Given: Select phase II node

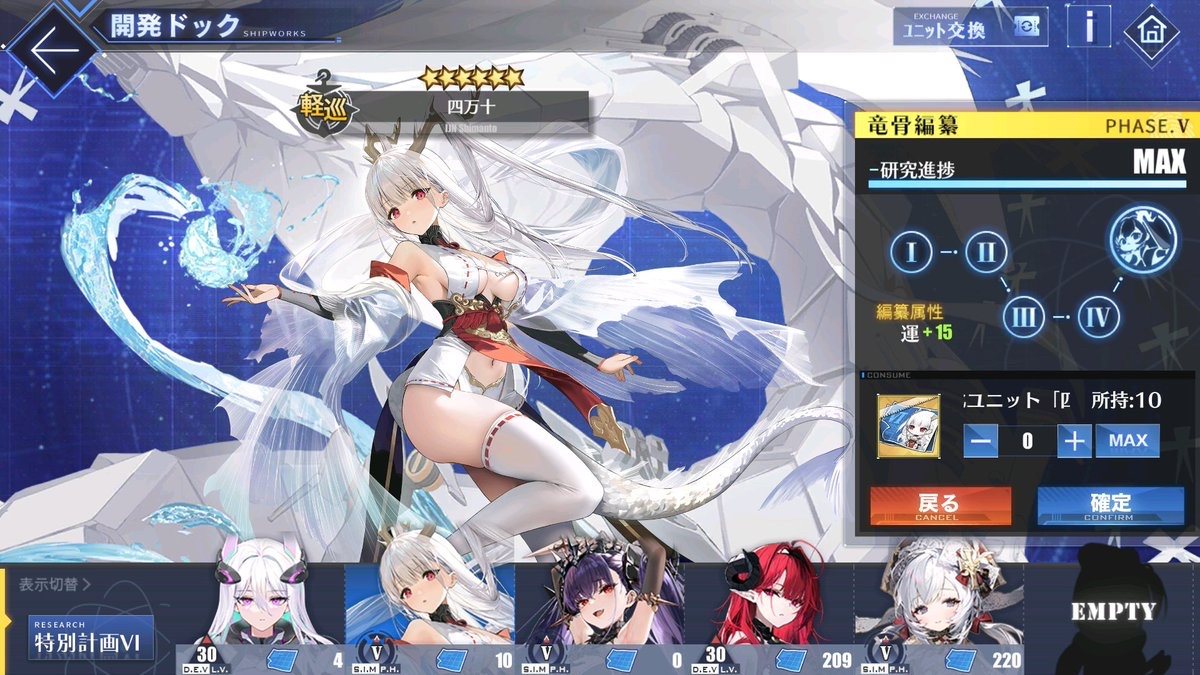Looking at the screenshot, I should (986, 252).
